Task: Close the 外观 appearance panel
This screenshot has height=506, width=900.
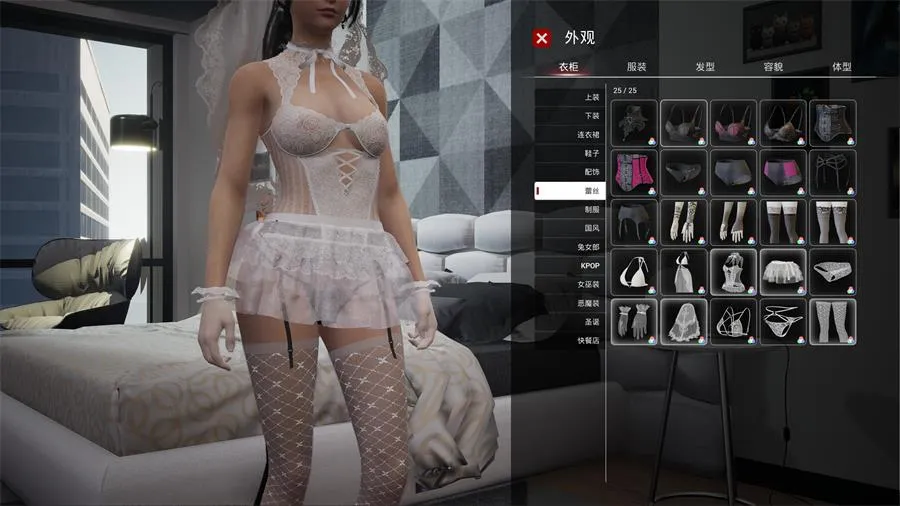Action: pyautogui.click(x=542, y=38)
